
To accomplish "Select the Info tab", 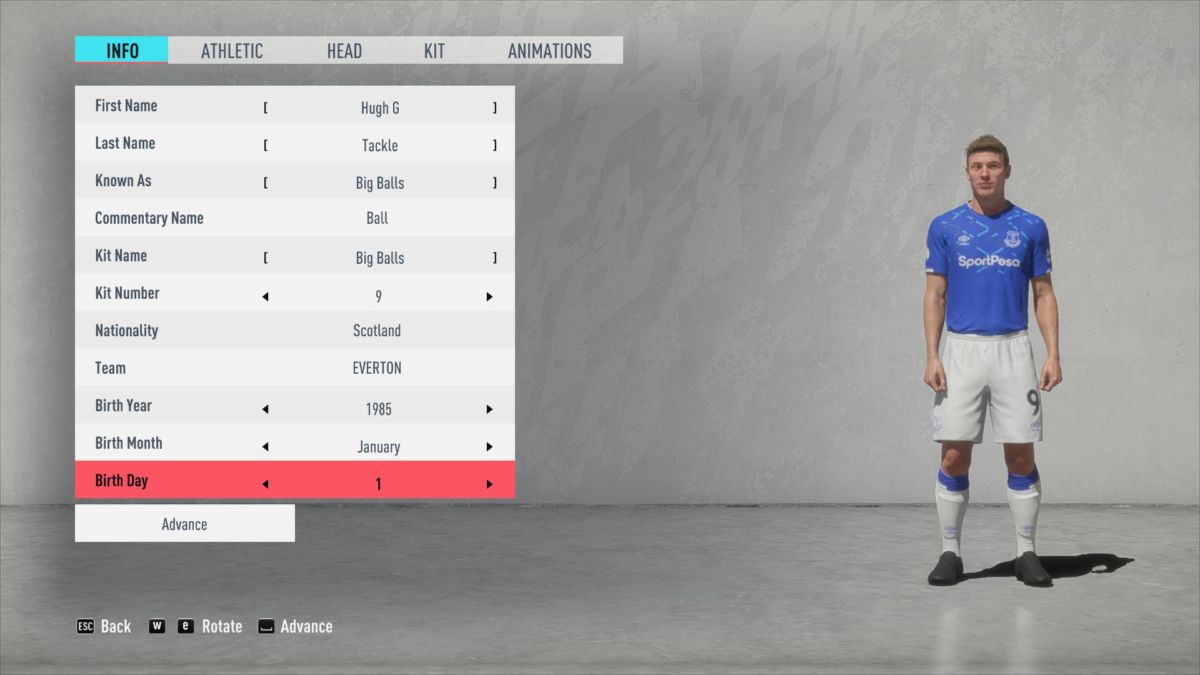I will coord(122,51).
